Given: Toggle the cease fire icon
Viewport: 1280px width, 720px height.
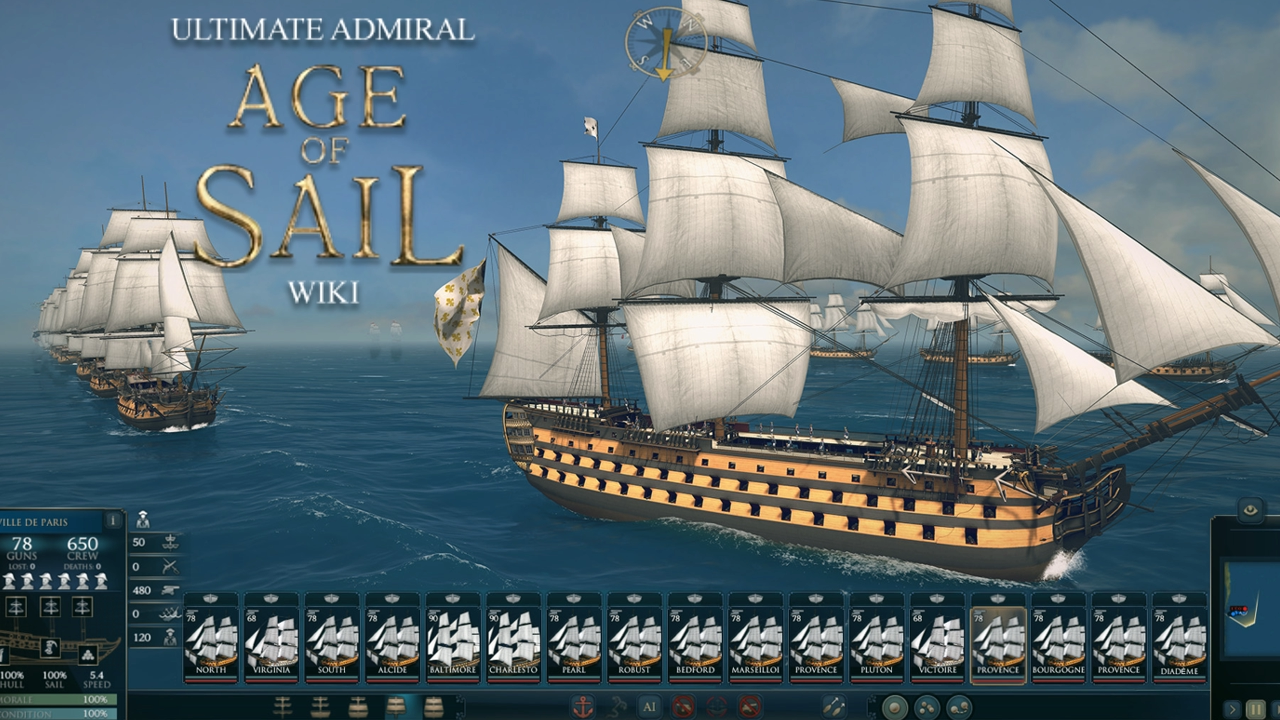Looking at the screenshot, I should [x=683, y=706].
